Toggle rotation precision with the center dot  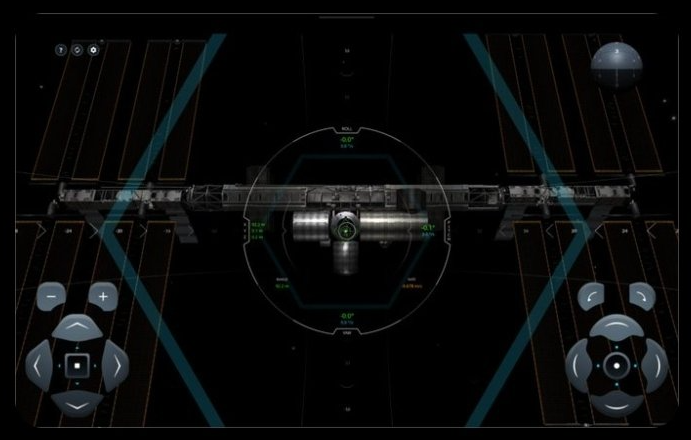[616, 366]
